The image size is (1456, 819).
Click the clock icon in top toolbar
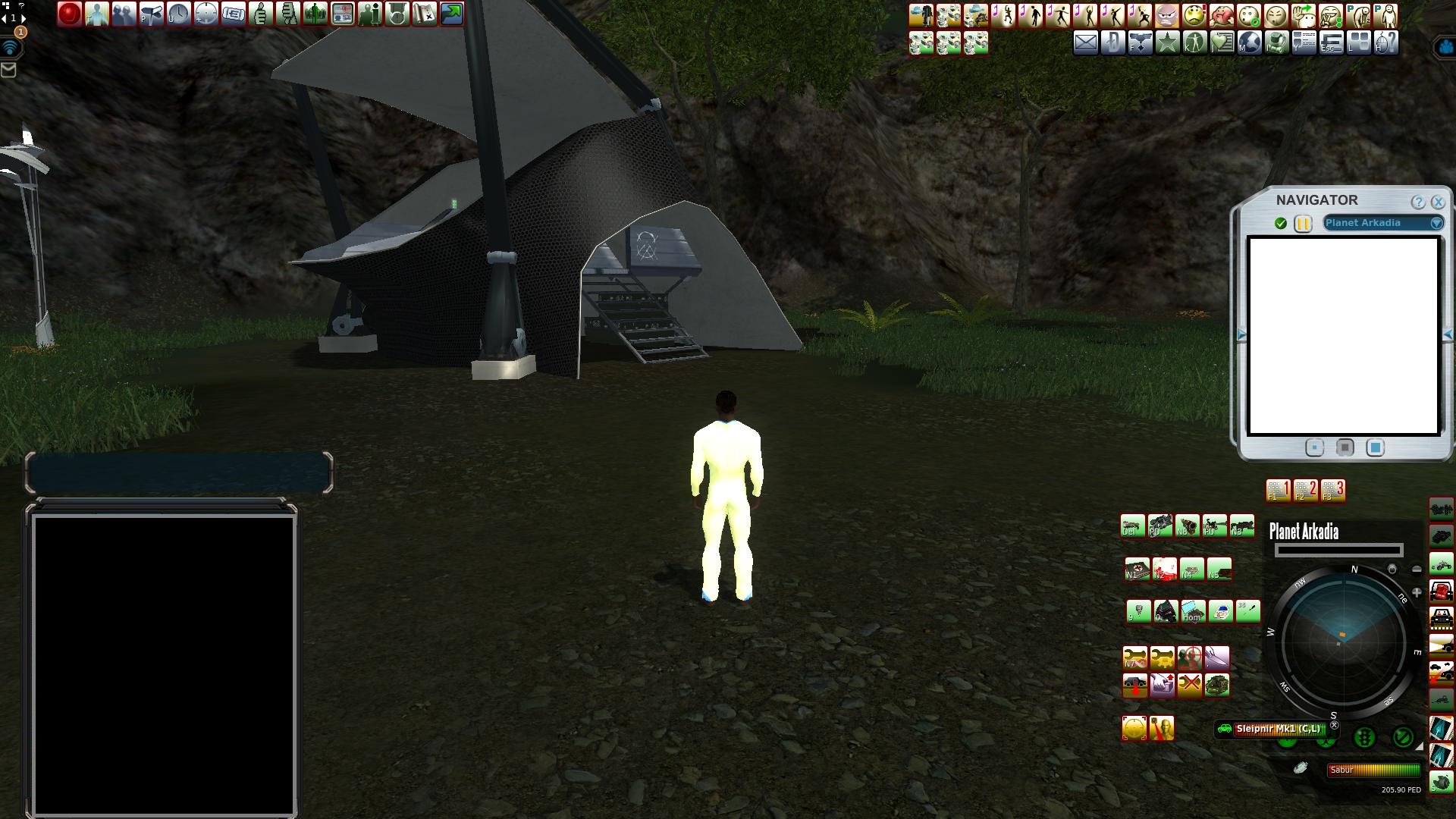[x=178, y=14]
